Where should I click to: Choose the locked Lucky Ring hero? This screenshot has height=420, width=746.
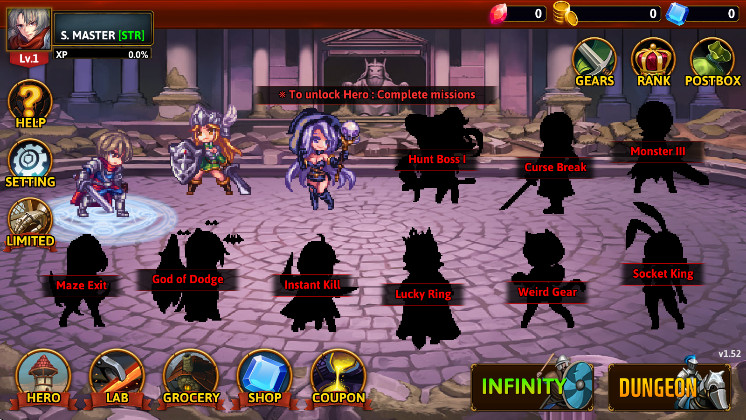pyautogui.click(x=423, y=292)
